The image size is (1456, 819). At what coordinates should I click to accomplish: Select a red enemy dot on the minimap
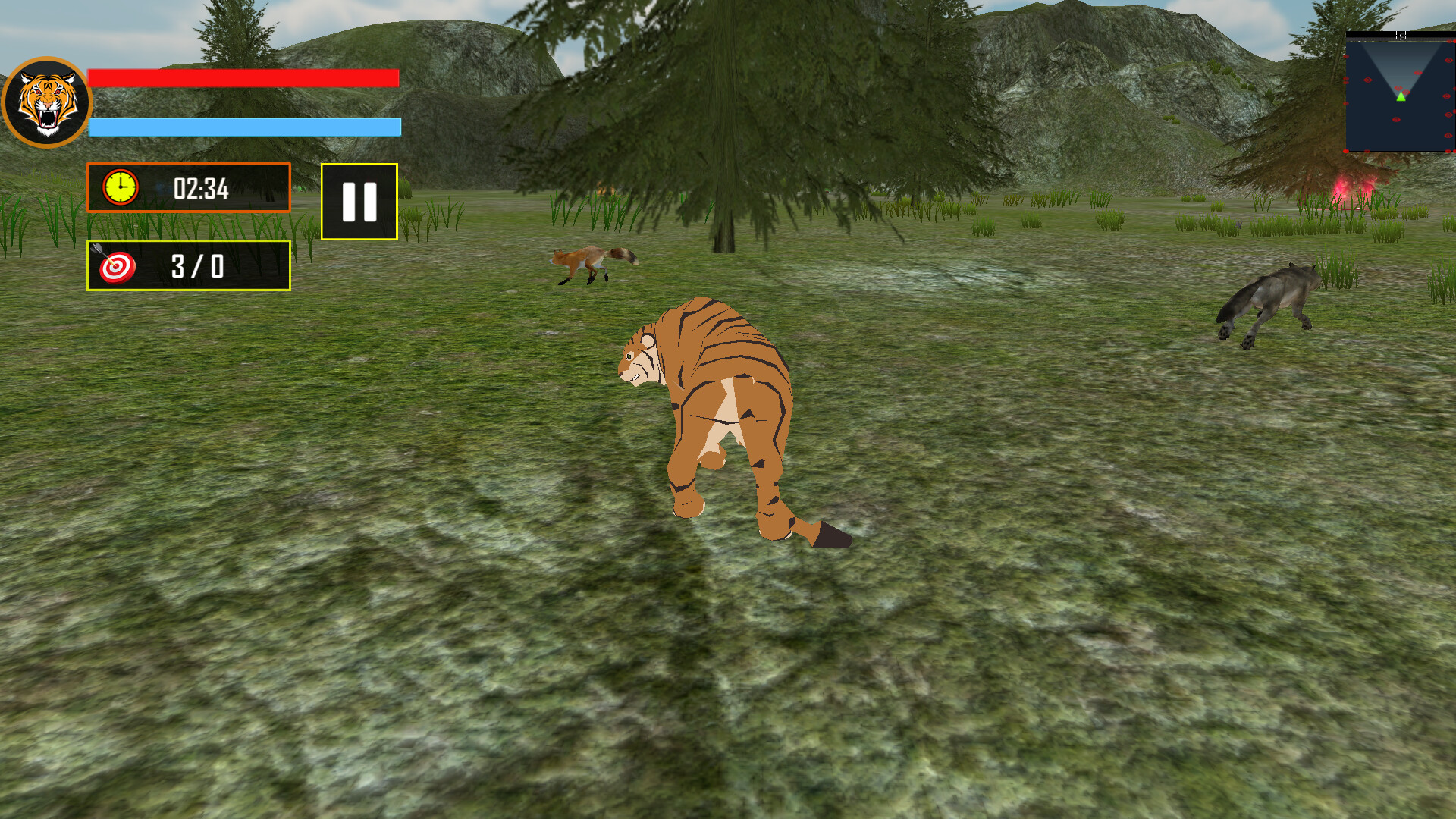tap(1368, 80)
